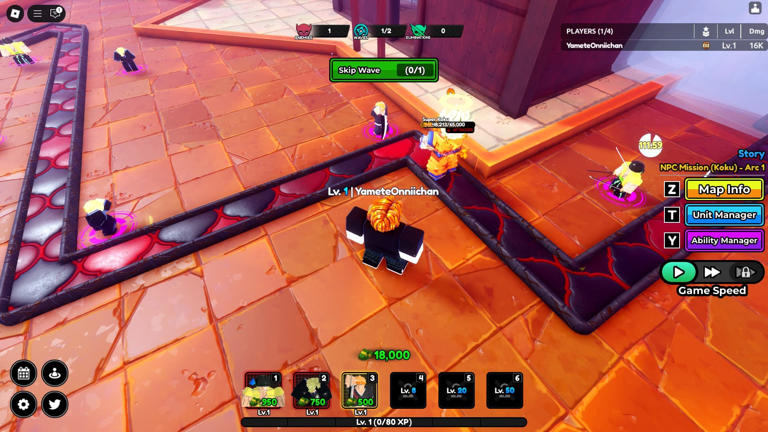Choose the unit in slot 2 costing 750
The image size is (768, 432).
[311, 391]
